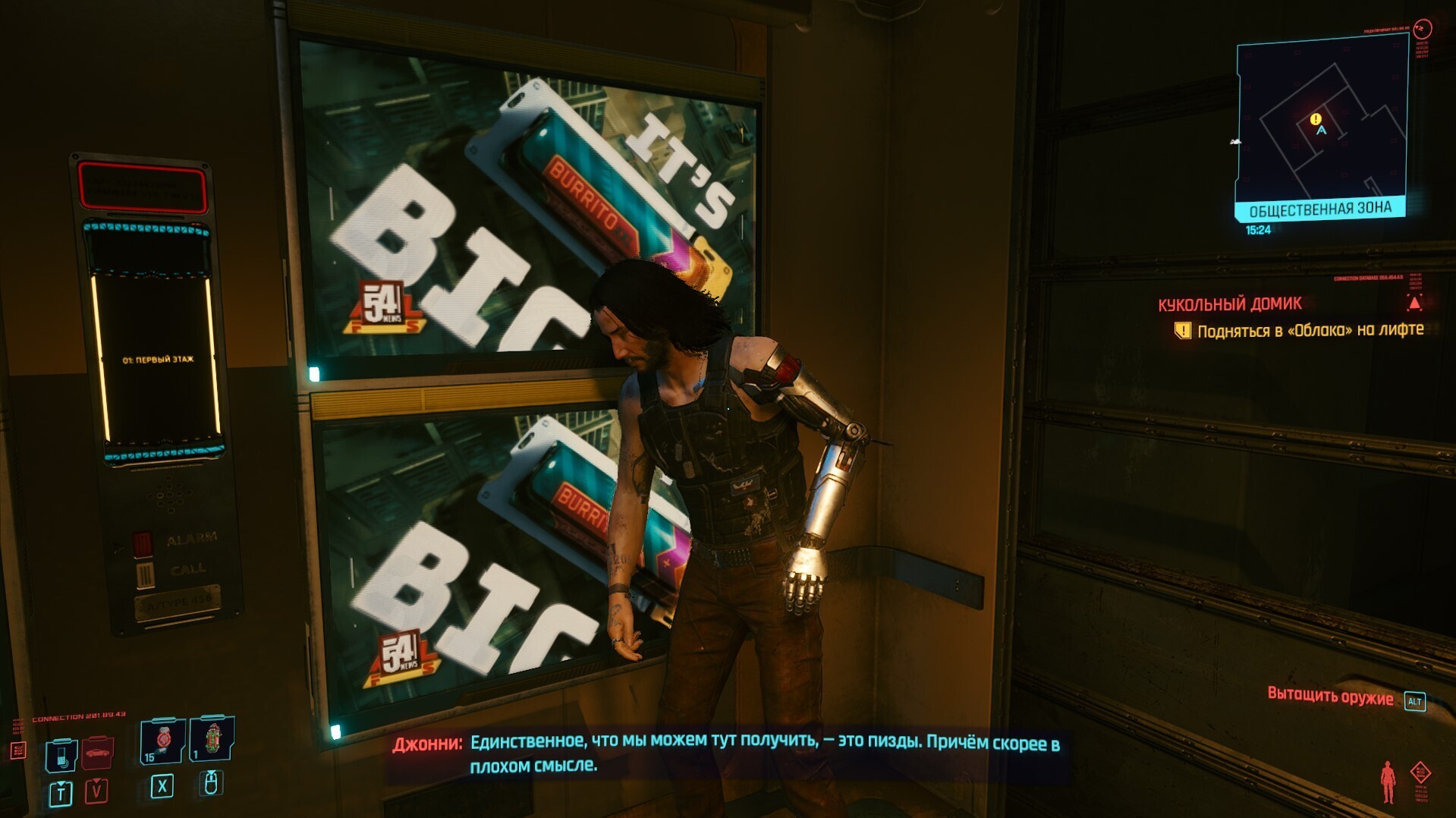Click the «Подняться в Облака» objective
This screenshot has height=818, width=1456.
(x=1310, y=330)
